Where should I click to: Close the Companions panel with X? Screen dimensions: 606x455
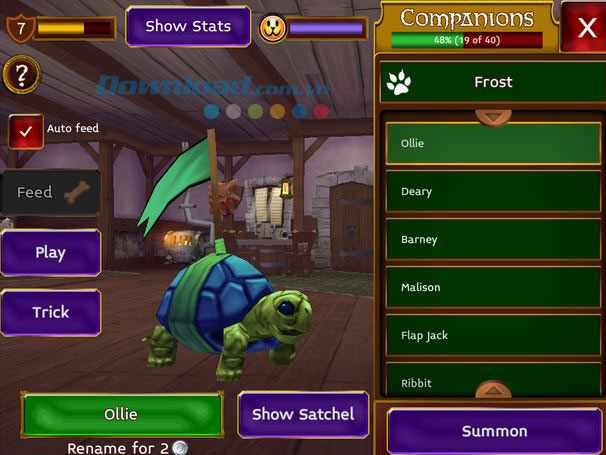click(x=583, y=27)
